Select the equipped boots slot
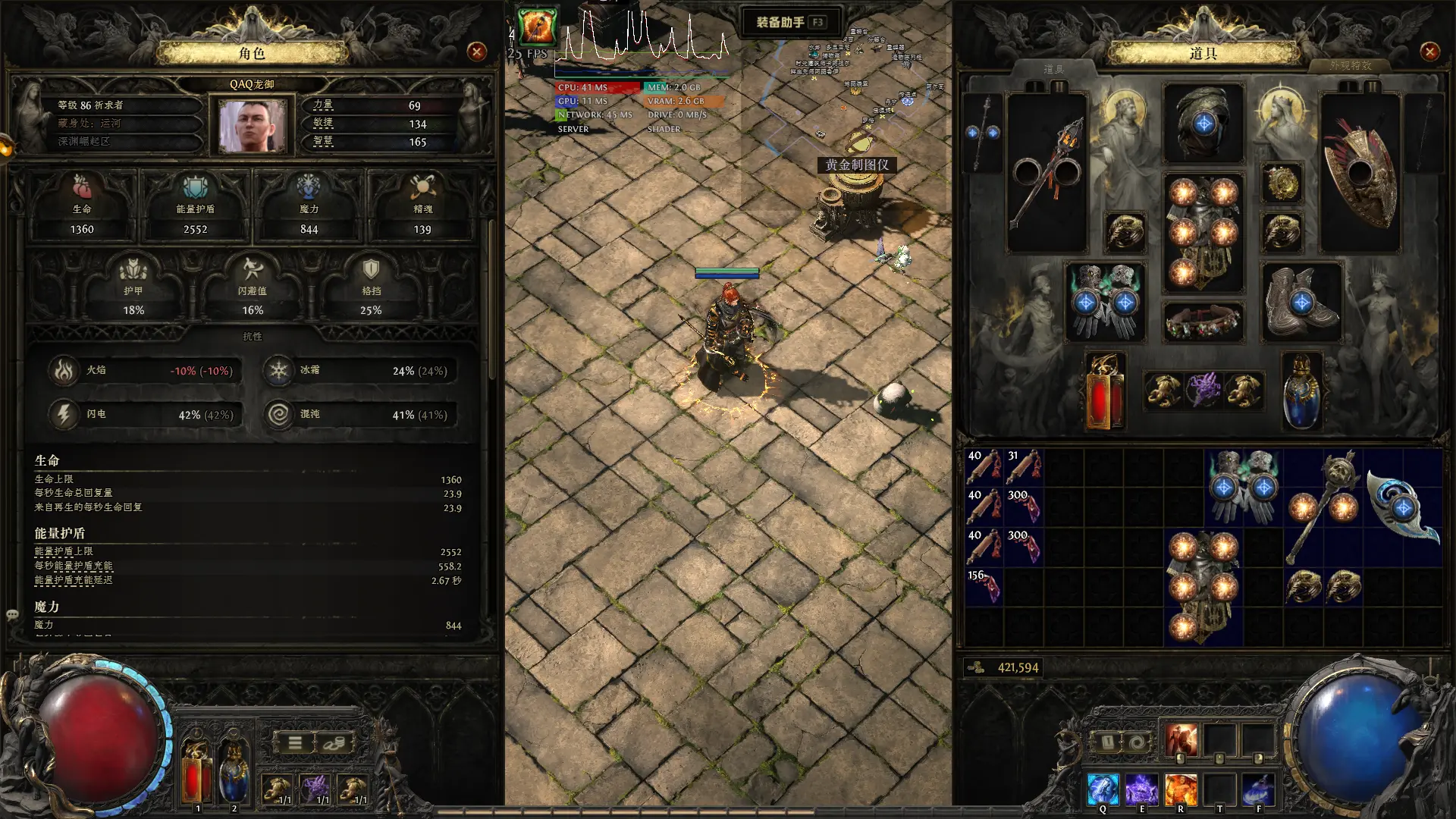1456x819 pixels. coord(1301,301)
